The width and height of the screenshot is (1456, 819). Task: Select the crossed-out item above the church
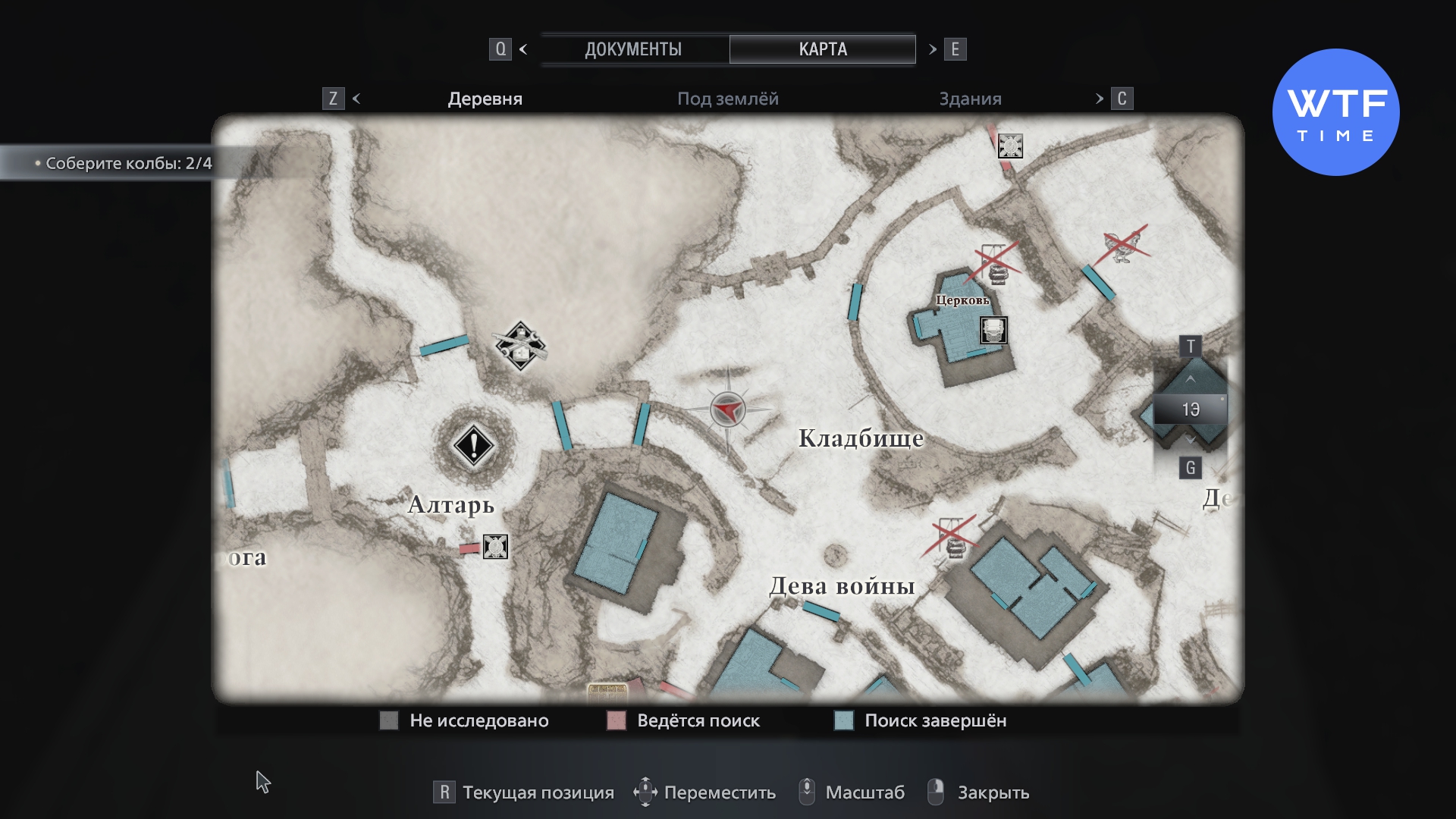994,263
